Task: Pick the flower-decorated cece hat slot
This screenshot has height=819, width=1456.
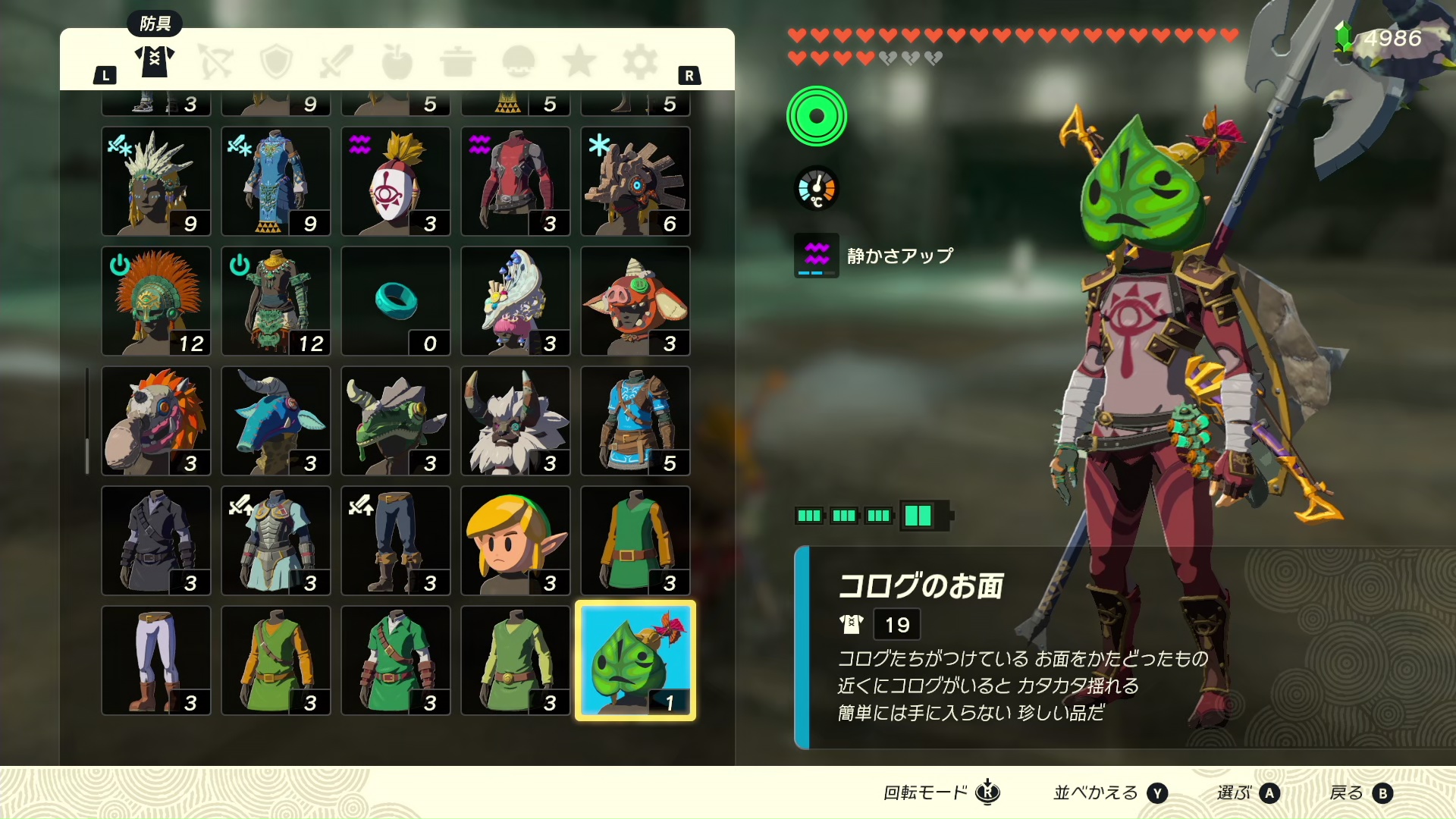Action: pos(516,301)
